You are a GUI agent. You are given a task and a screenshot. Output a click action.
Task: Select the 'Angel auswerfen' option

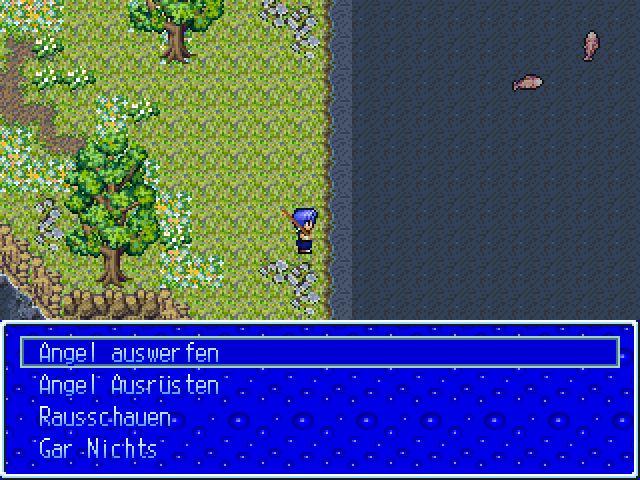pyautogui.click(x=128, y=353)
